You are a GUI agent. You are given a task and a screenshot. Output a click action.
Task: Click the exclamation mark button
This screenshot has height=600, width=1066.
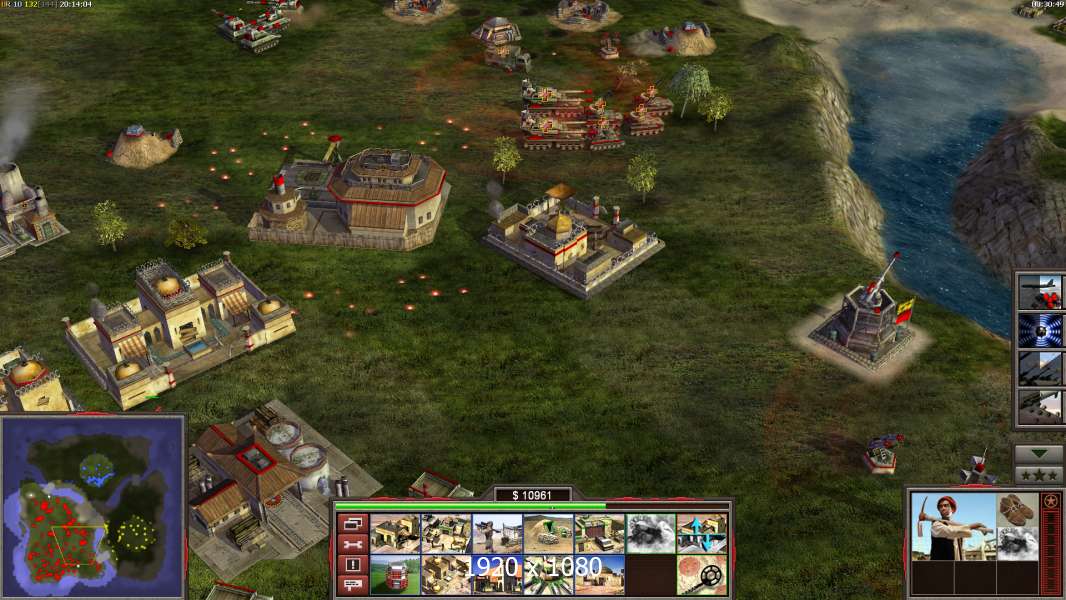point(352,564)
